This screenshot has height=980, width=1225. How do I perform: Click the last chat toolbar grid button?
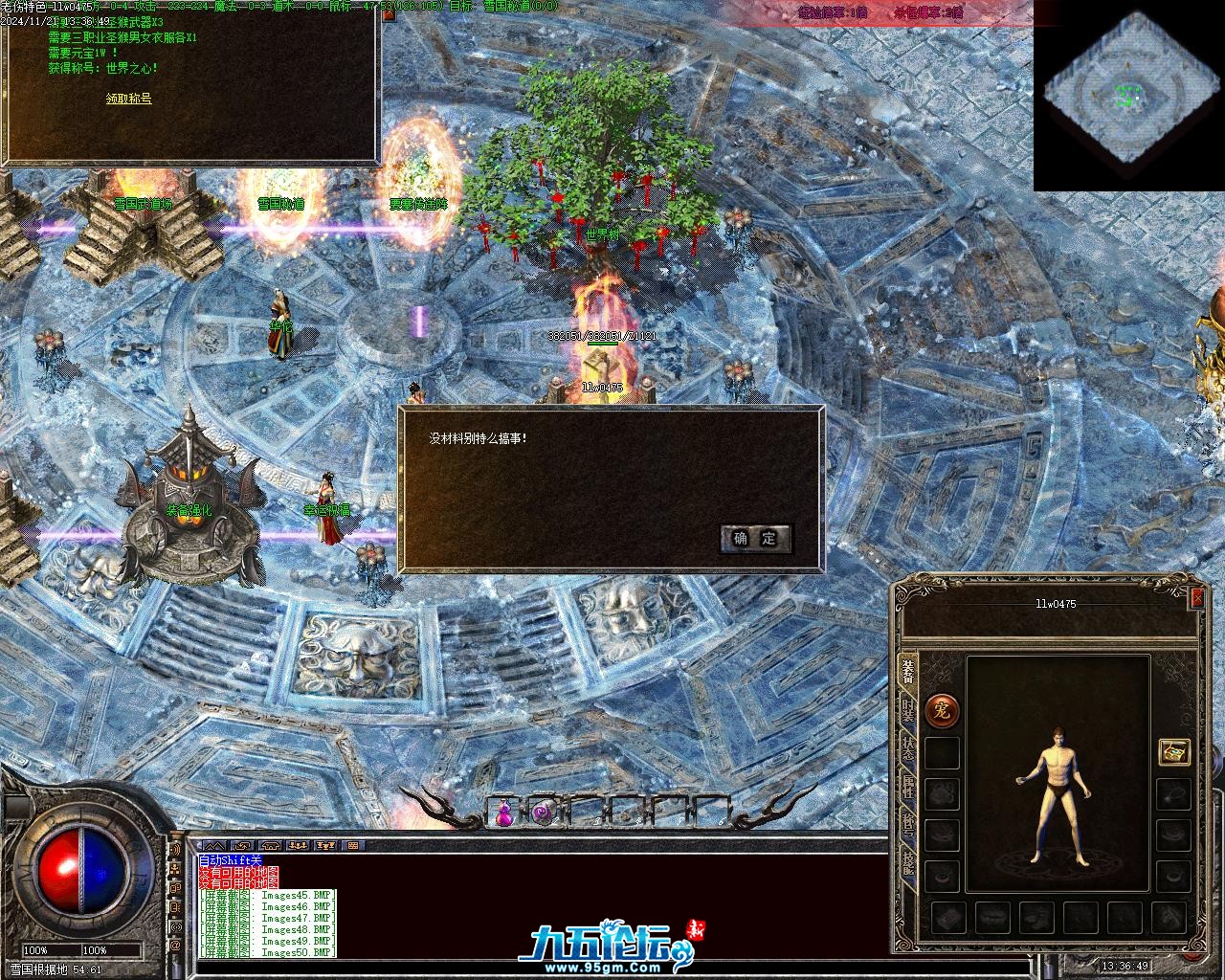(x=353, y=846)
